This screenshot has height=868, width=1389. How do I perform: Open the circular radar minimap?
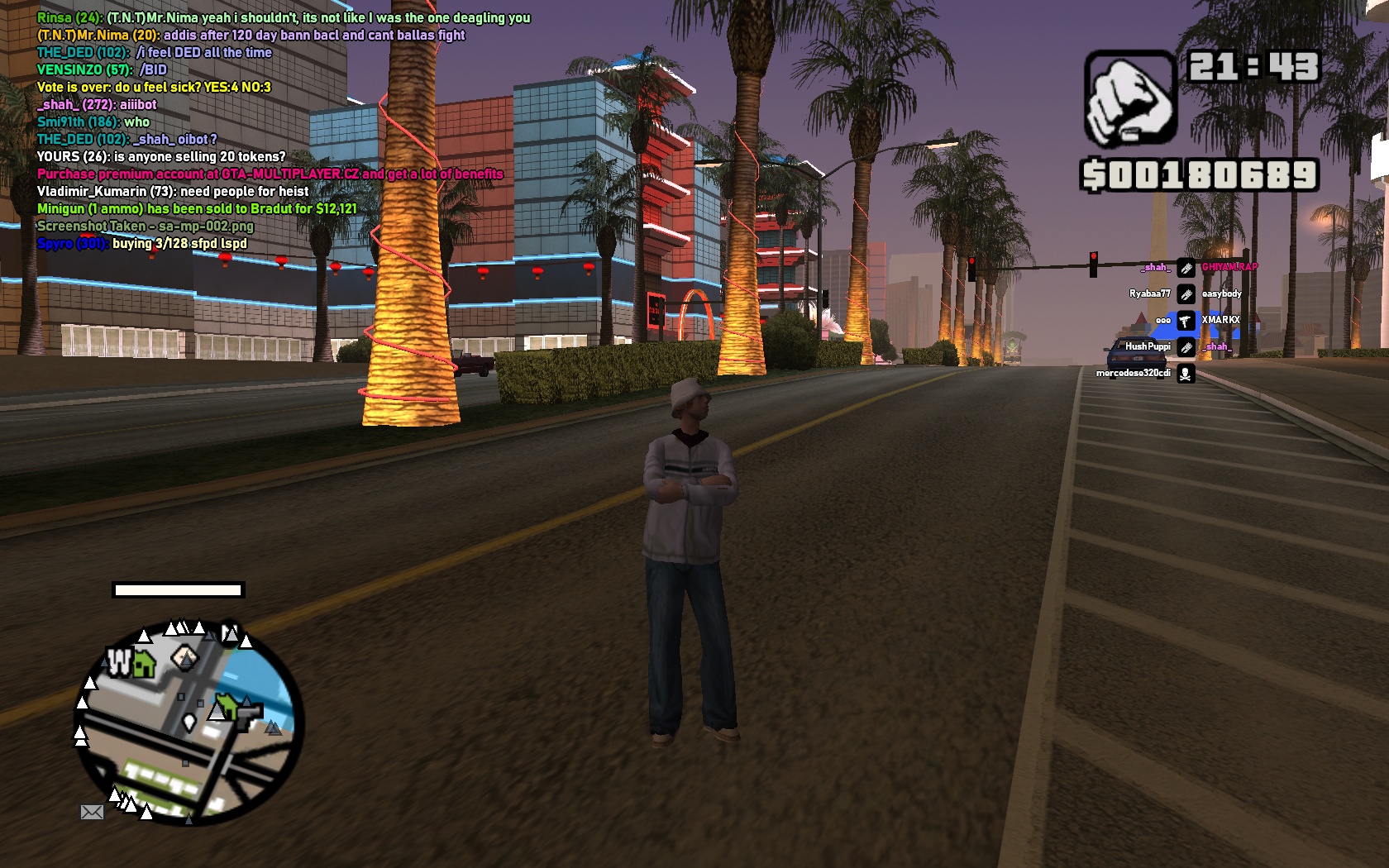(189, 723)
